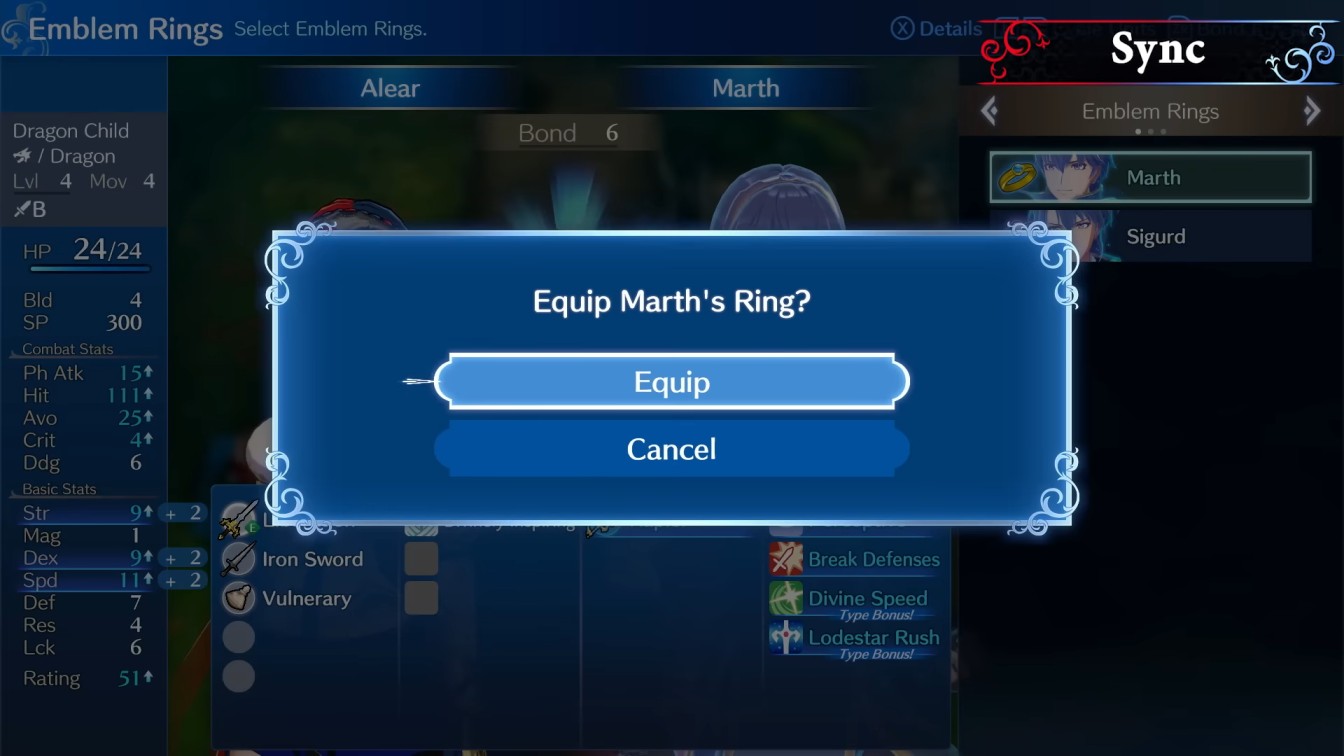Click Marth's ring icon in the sidebar

click(1020, 176)
